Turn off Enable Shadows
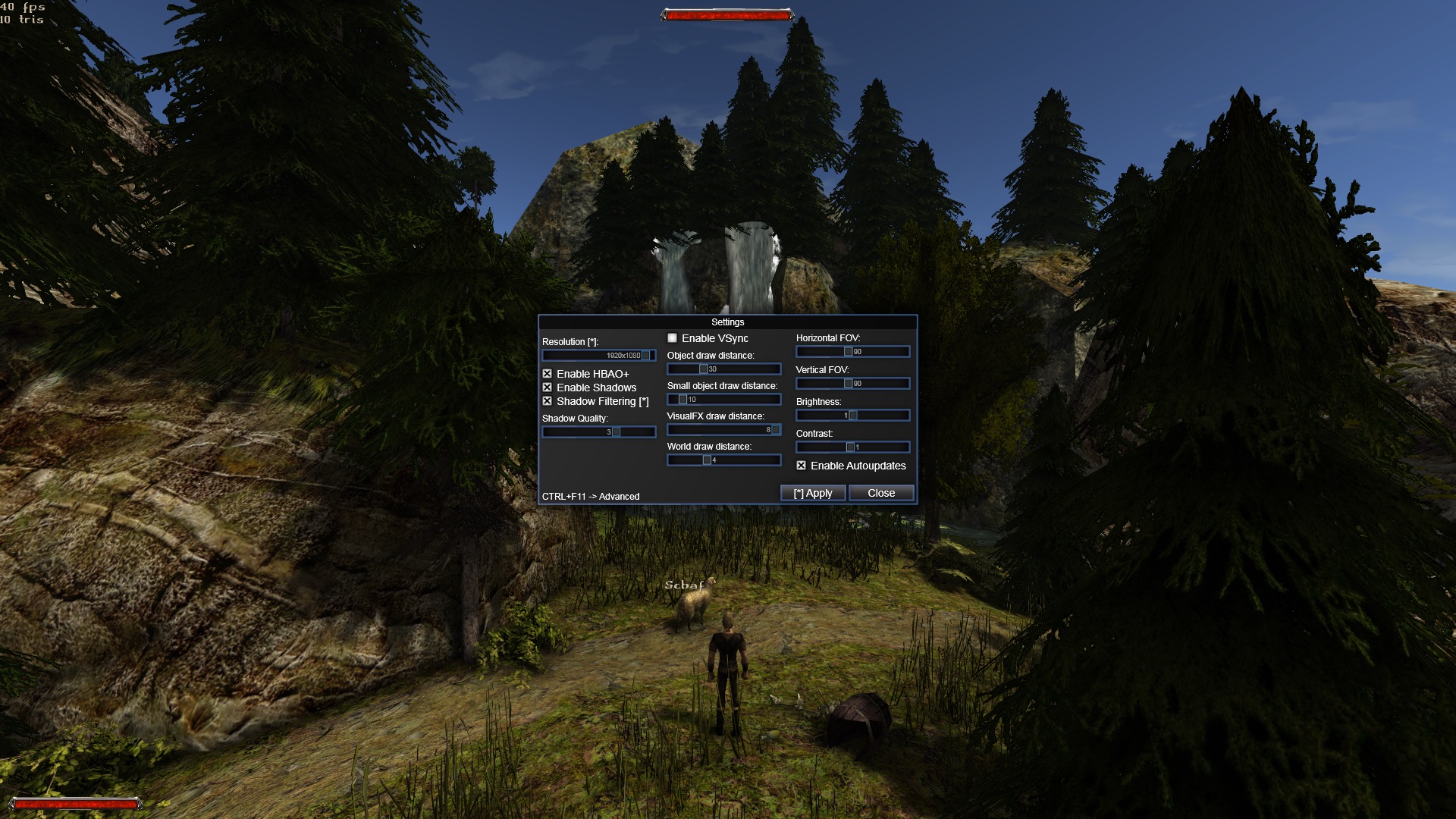The image size is (1456, 819). coord(547,388)
